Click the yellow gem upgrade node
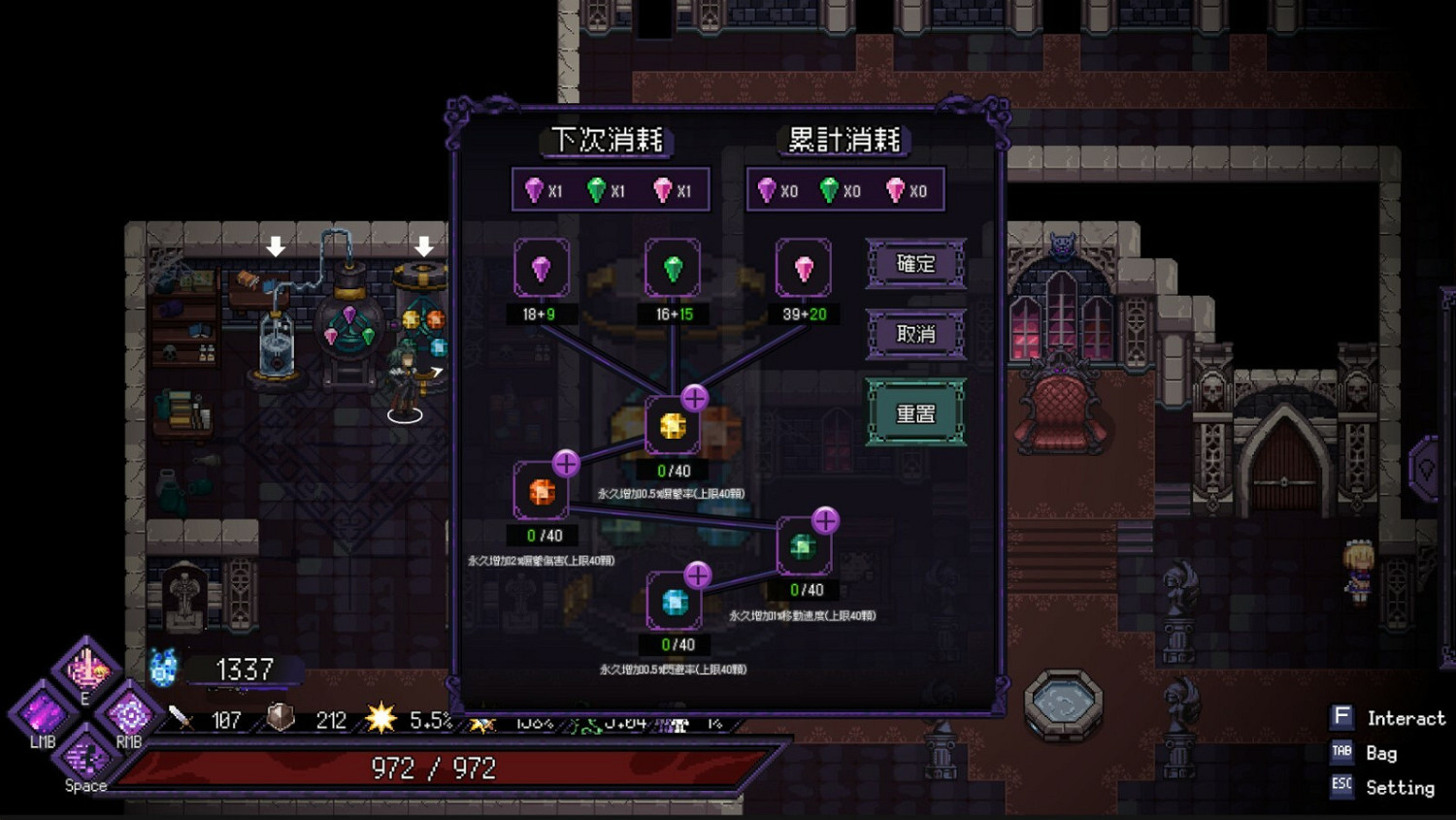The image size is (1456, 820). [x=672, y=425]
